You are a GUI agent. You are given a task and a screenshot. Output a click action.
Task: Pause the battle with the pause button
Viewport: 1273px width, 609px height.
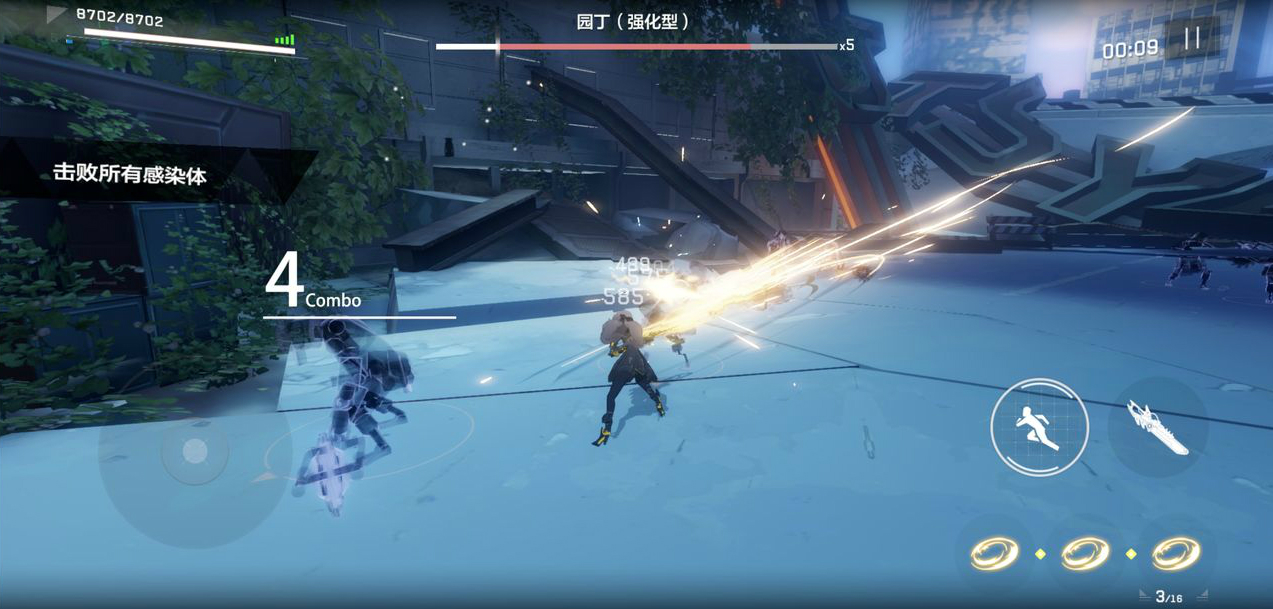1192,39
